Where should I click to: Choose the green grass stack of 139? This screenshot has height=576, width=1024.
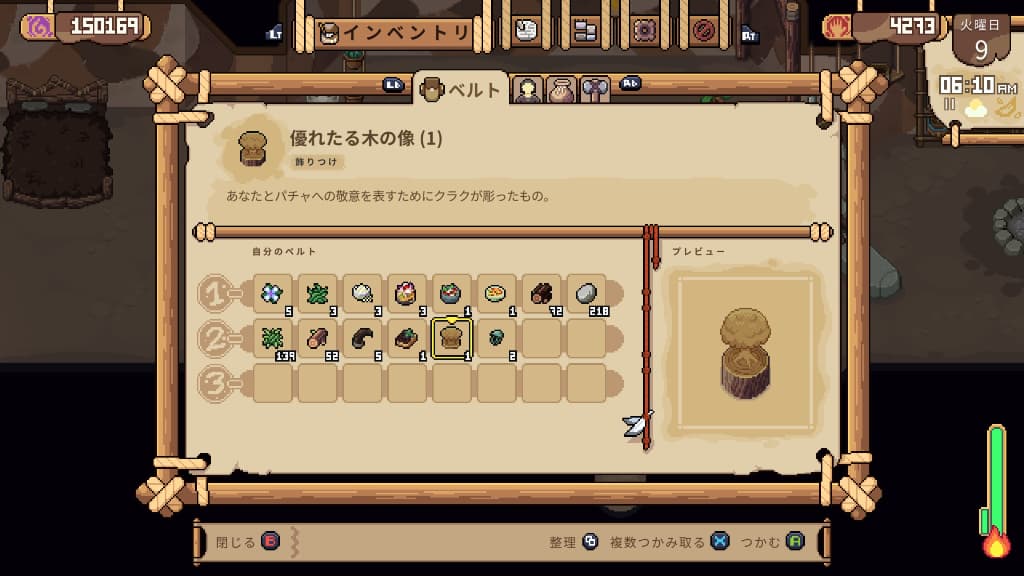click(272, 339)
